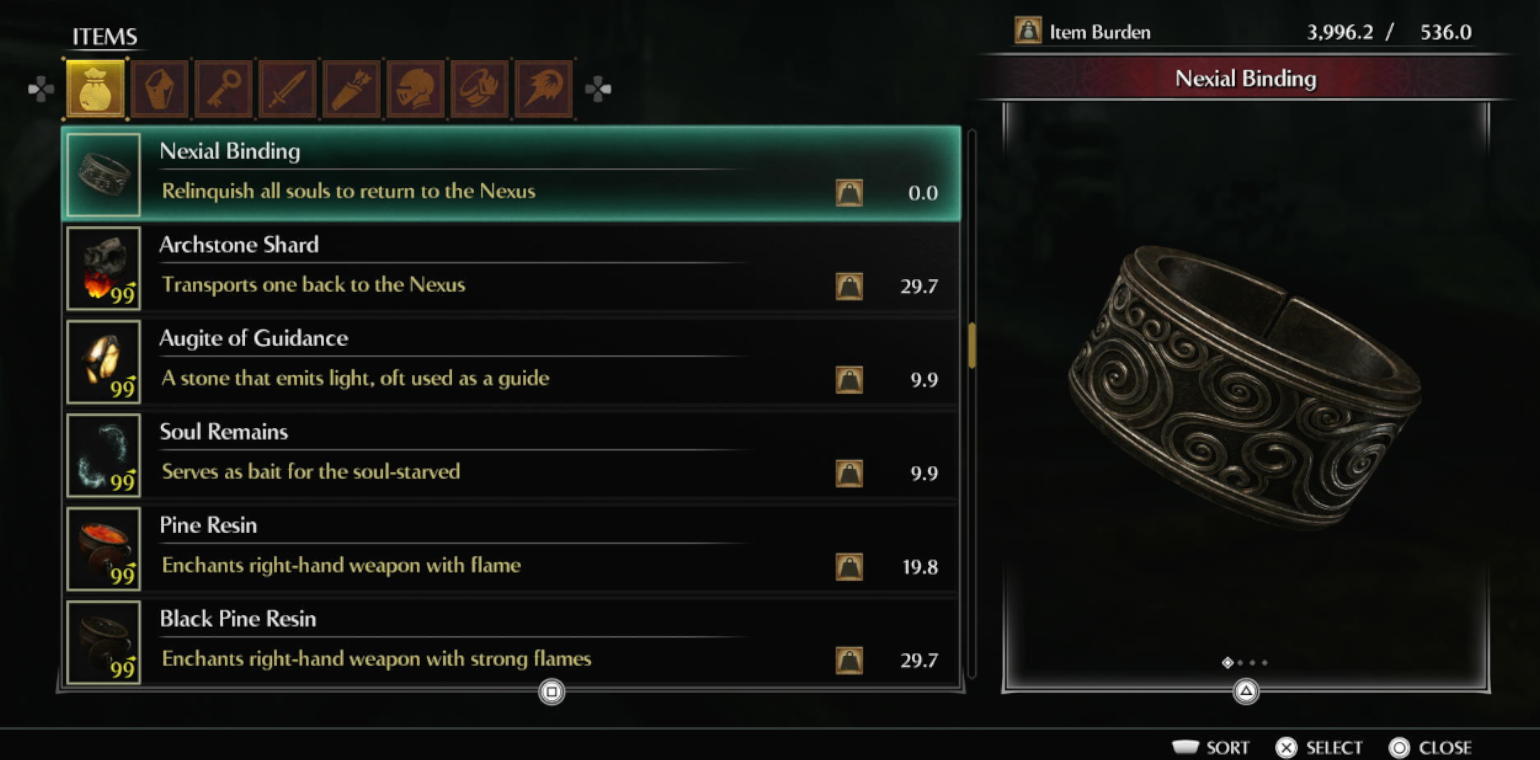The width and height of the screenshot is (1540, 760).
Task: Switch to the fireball spells tab
Action: (544, 90)
